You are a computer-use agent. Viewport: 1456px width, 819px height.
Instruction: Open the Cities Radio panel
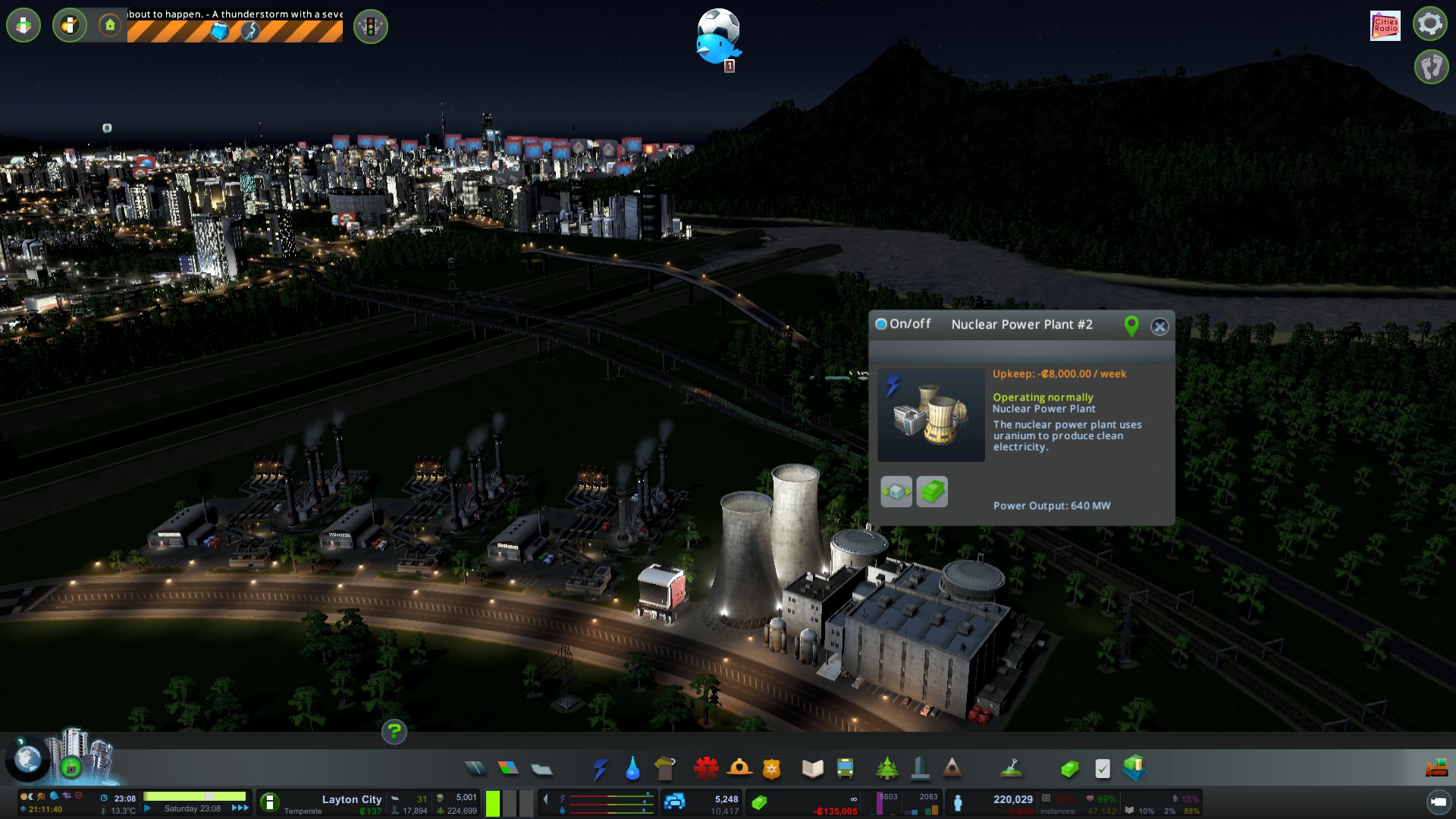[1385, 26]
